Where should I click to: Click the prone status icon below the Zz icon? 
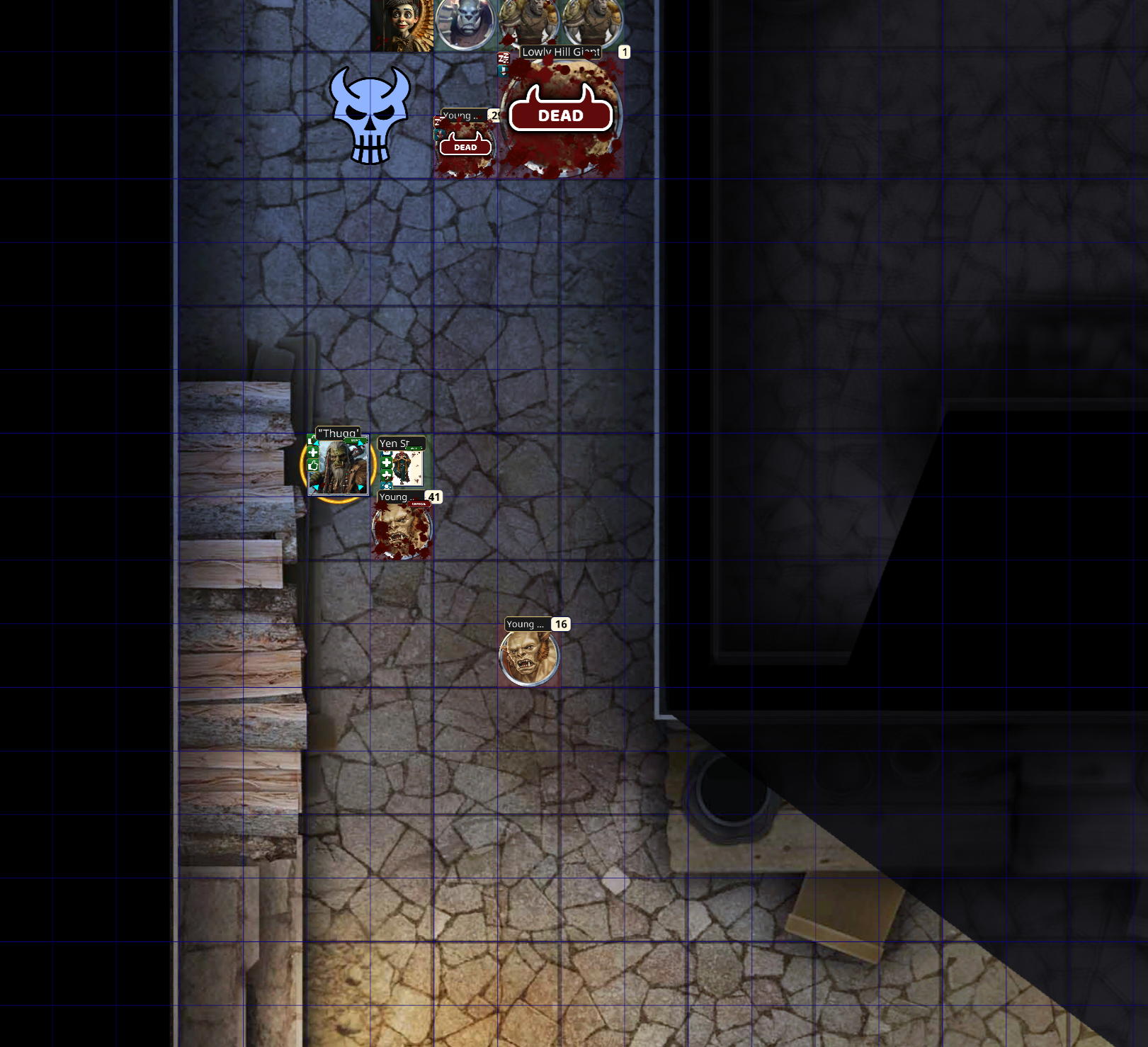[x=503, y=72]
